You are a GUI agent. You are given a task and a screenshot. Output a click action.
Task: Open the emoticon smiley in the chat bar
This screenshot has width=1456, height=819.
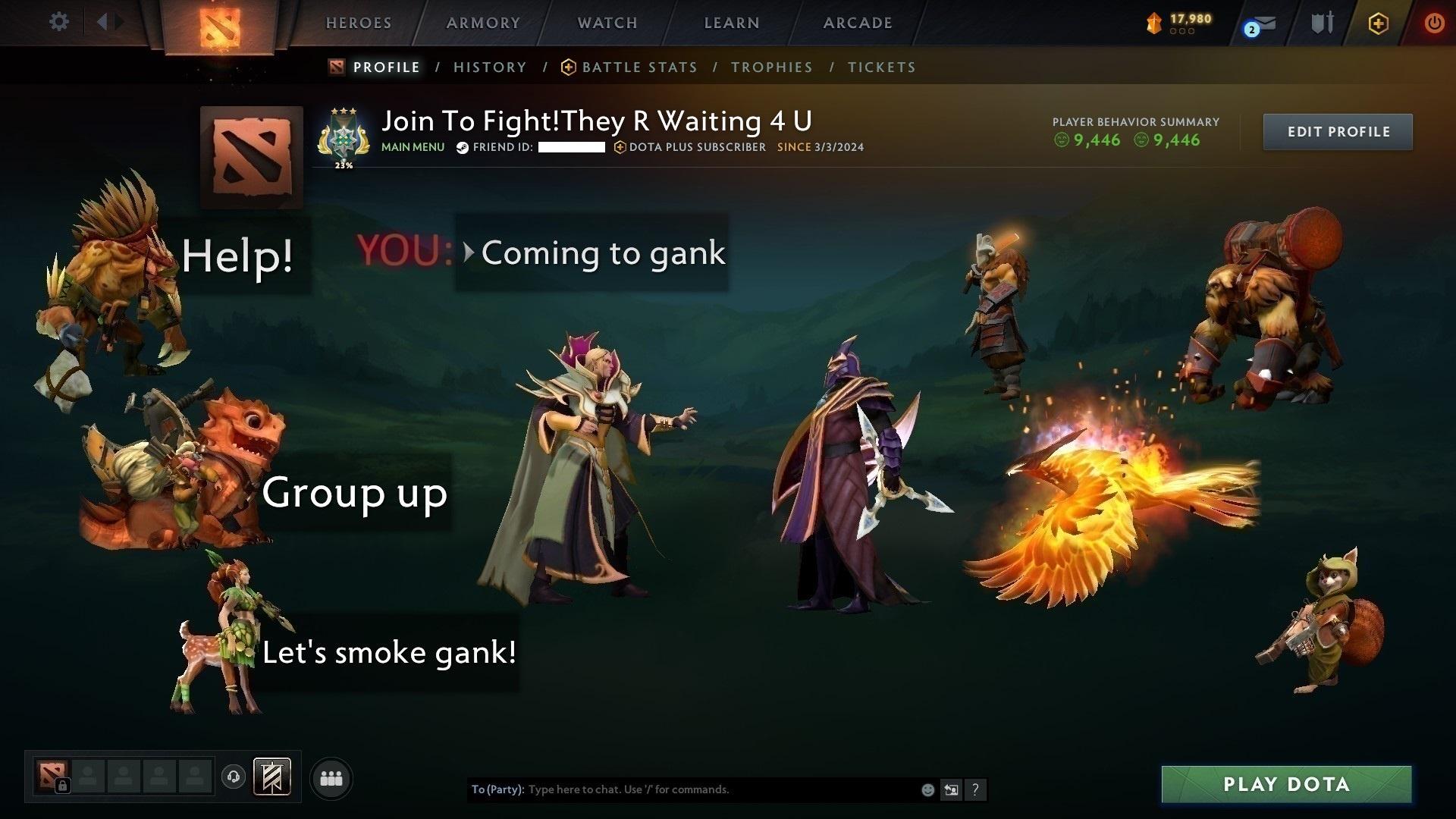[x=927, y=790]
